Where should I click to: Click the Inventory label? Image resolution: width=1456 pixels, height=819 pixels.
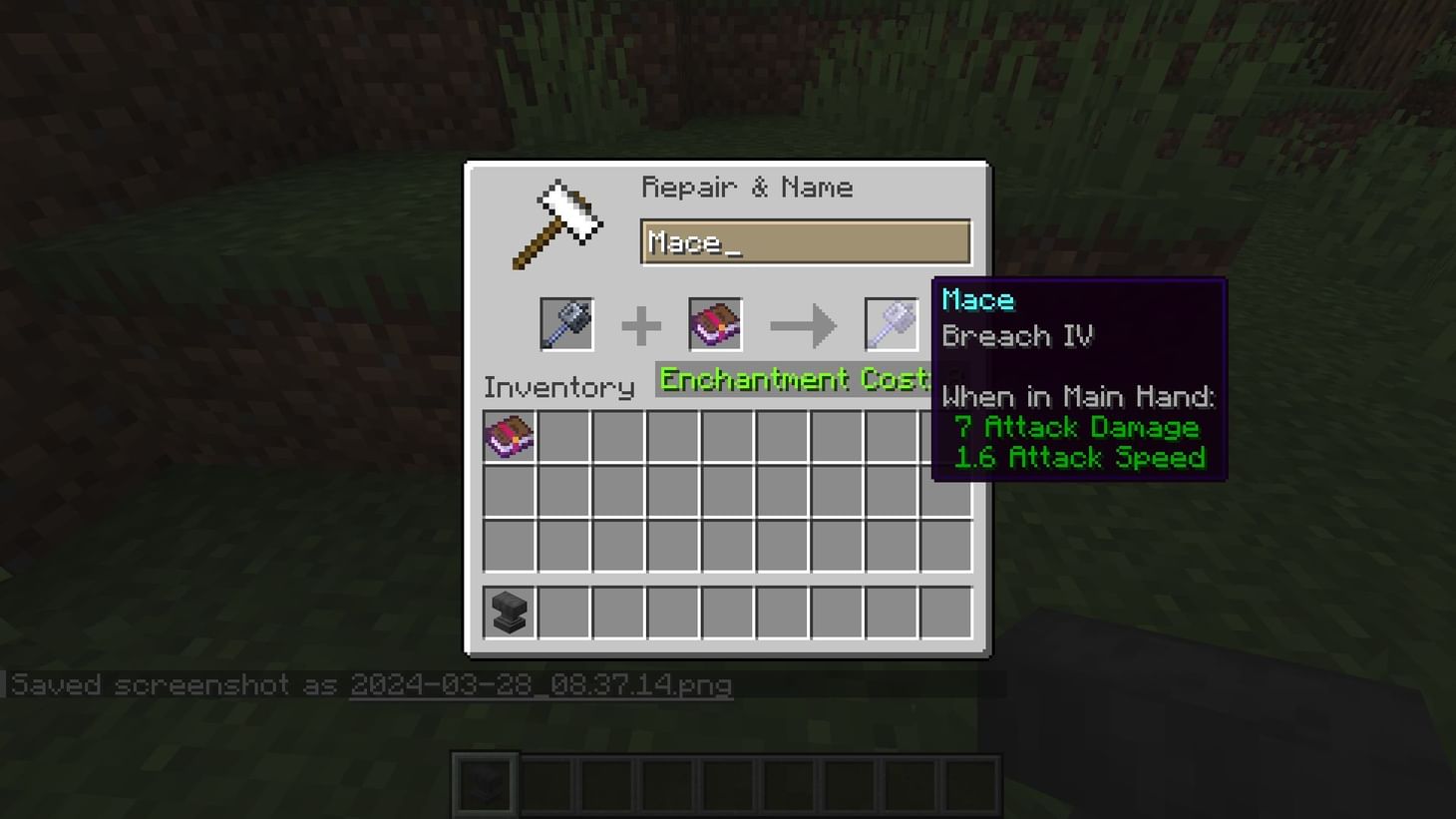click(x=558, y=387)
